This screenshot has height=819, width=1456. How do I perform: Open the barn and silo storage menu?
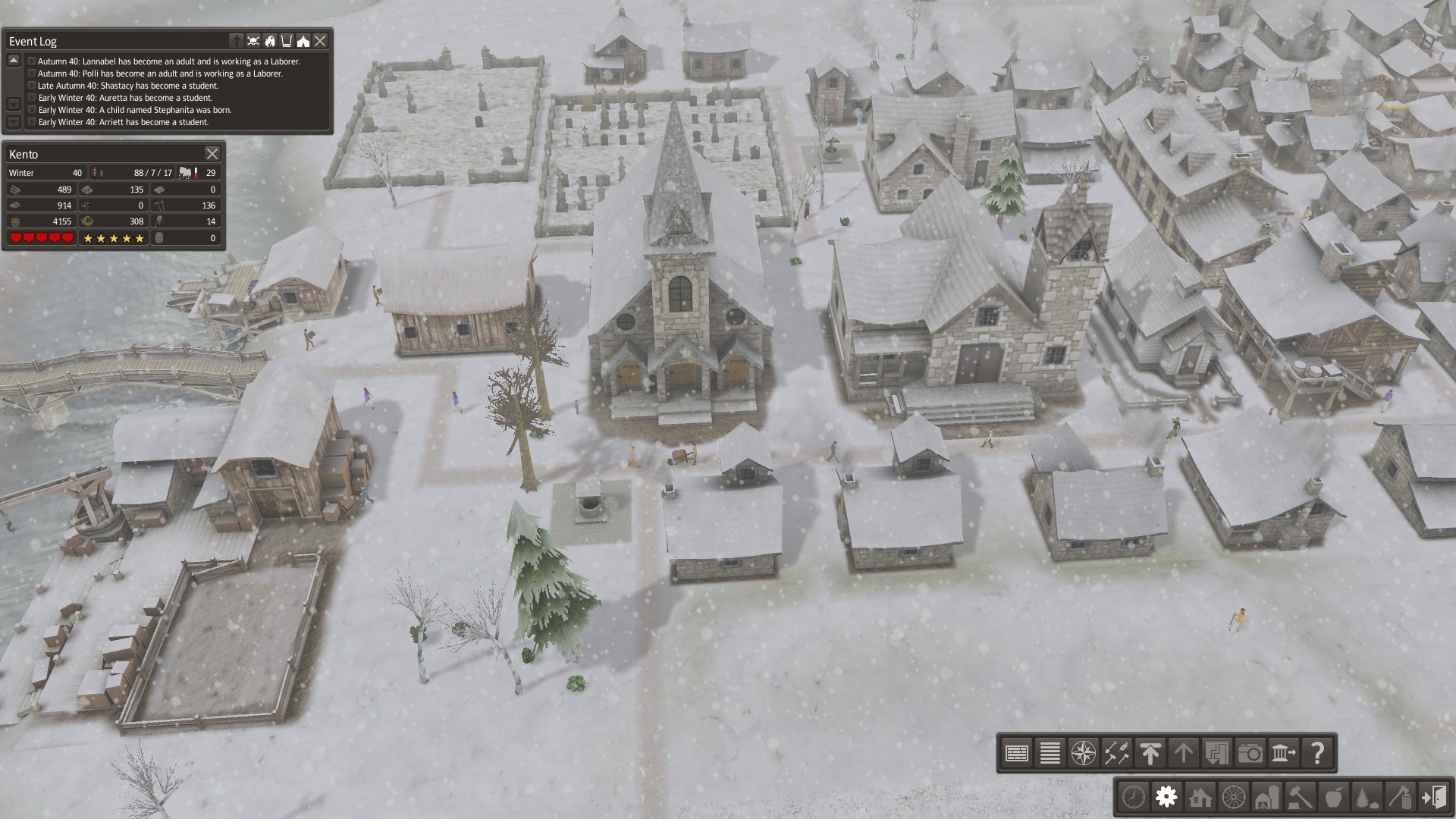[1266, 797]
